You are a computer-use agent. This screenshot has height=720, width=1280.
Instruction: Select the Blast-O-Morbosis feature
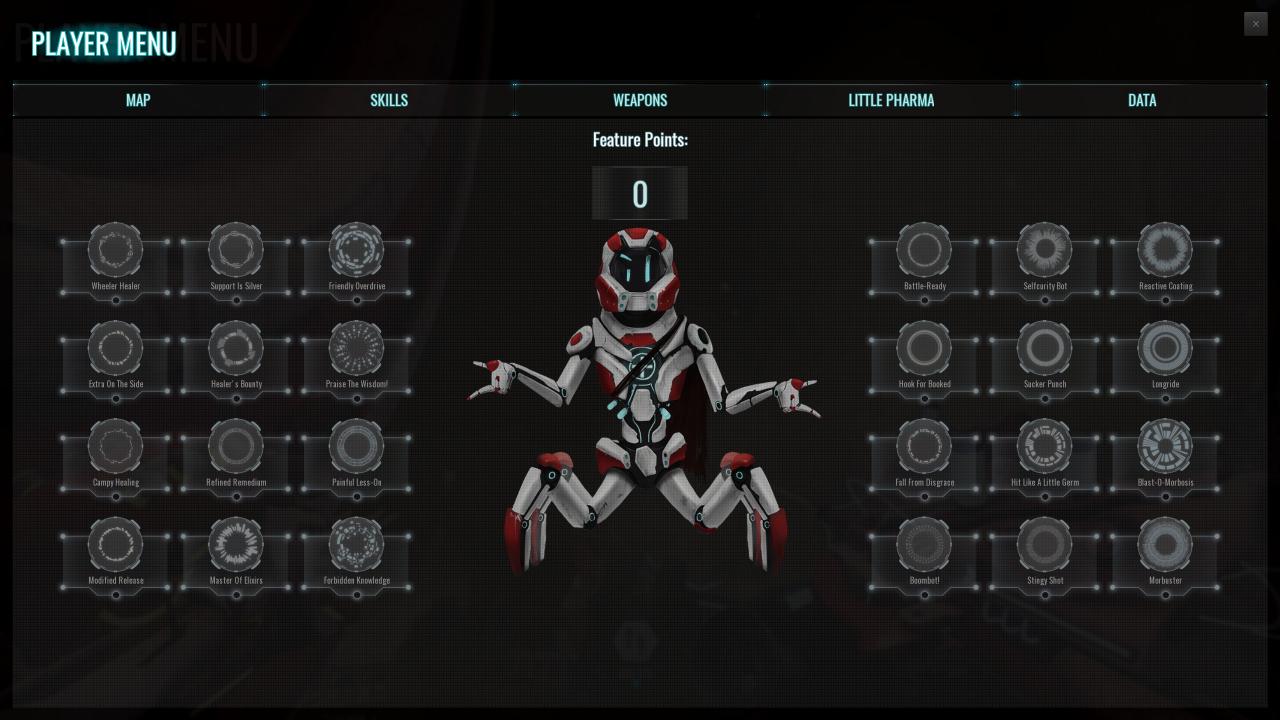point(1165,446)
